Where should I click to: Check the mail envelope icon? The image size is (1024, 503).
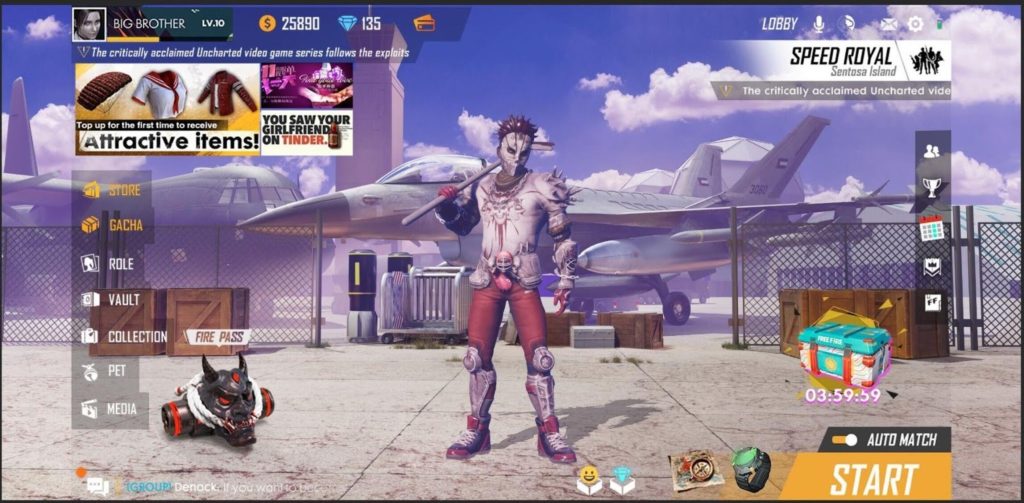888,23
